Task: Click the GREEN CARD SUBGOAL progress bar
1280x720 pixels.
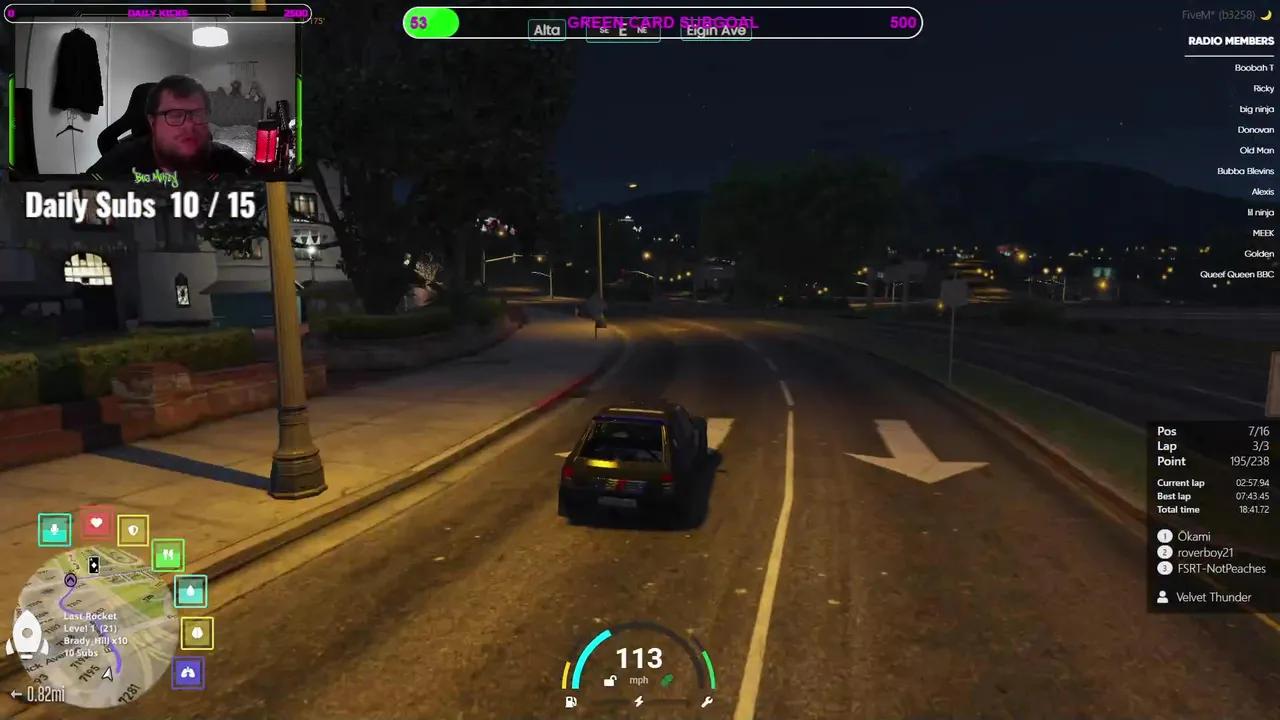Action: [x=664, y=22]
